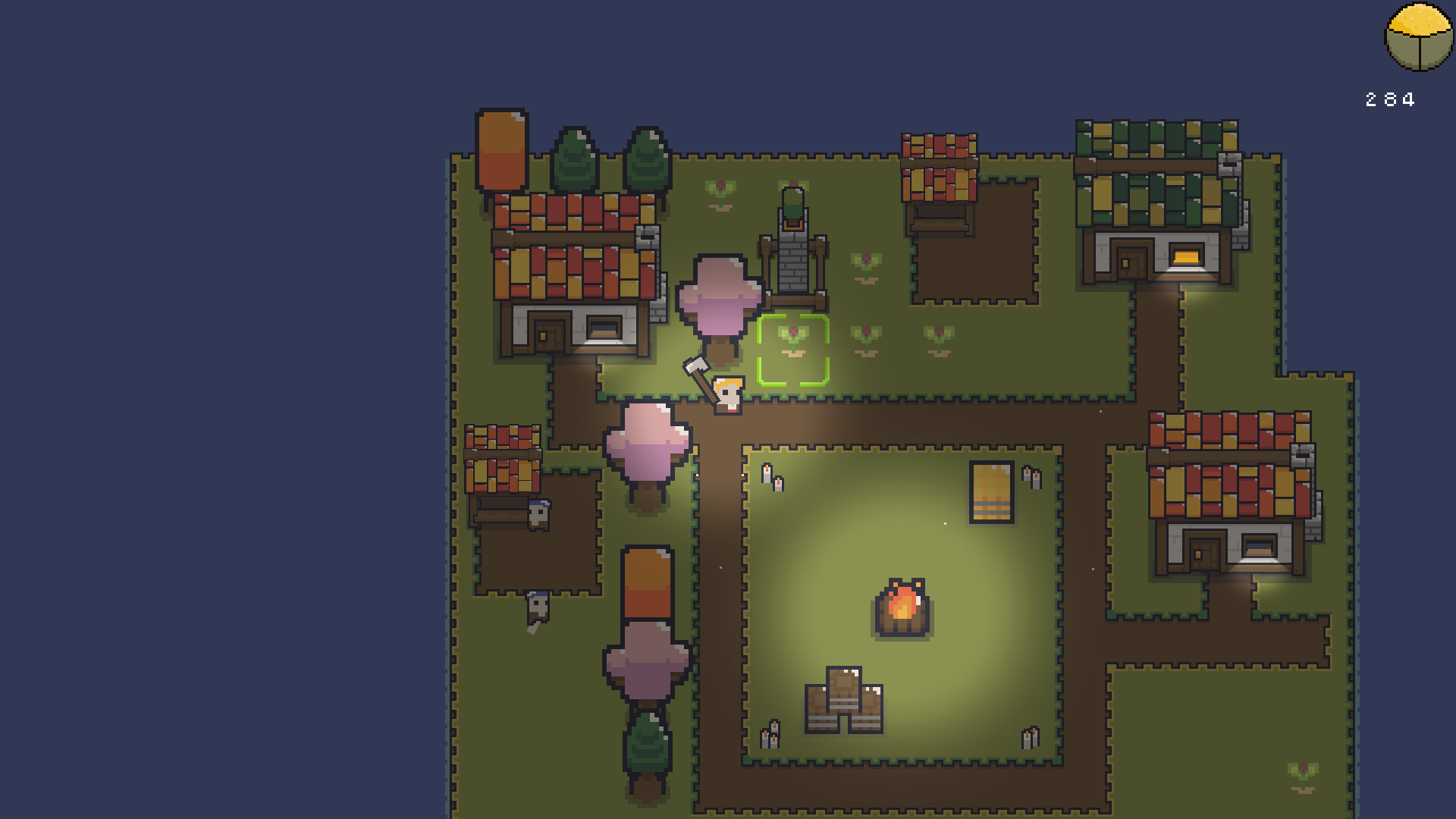The height and width of the screenshot is (819, 1456).
Task: Select the stacked barrels below the campfire
Action: point(845,698)
